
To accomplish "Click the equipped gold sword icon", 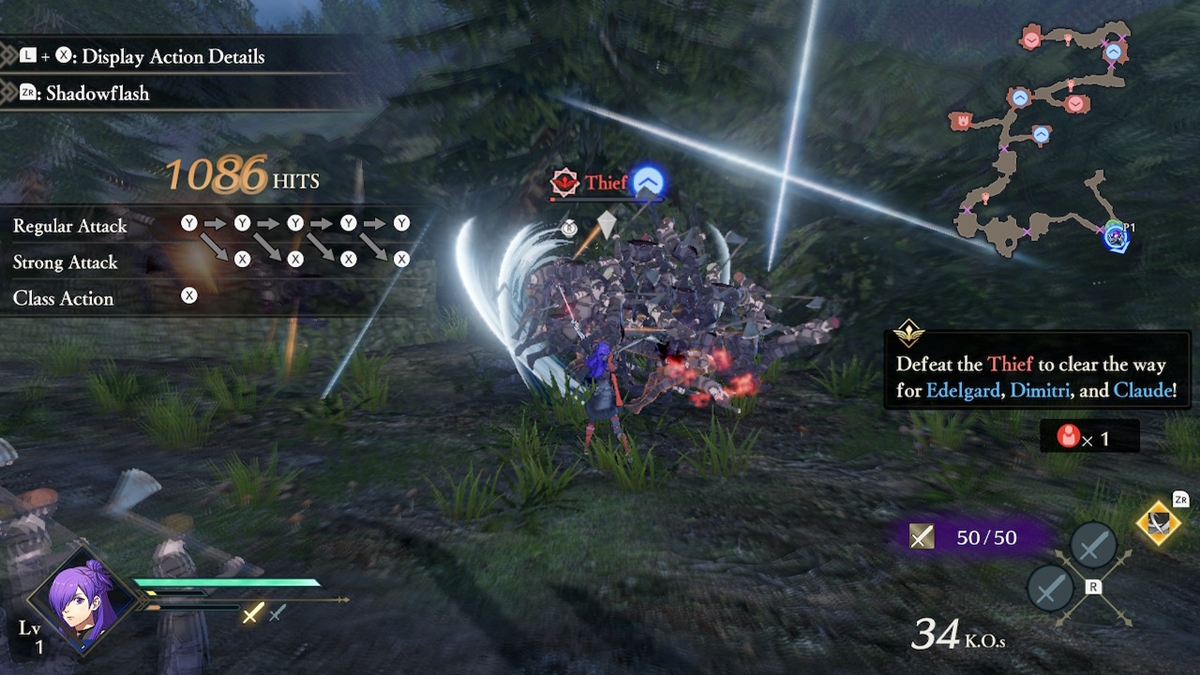I will tap(253, 614).
